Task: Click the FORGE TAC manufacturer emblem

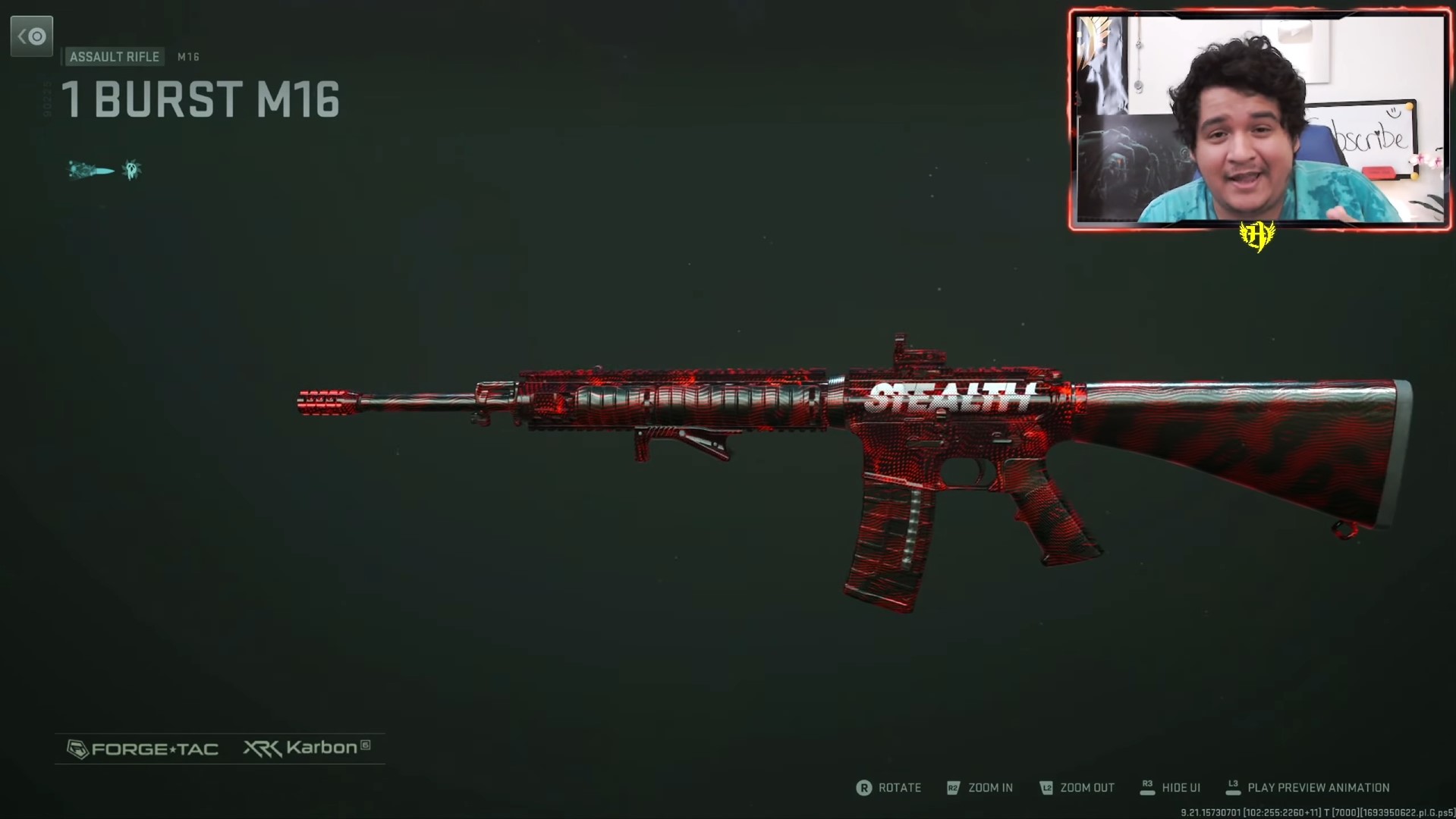Action: click(77, 749)
